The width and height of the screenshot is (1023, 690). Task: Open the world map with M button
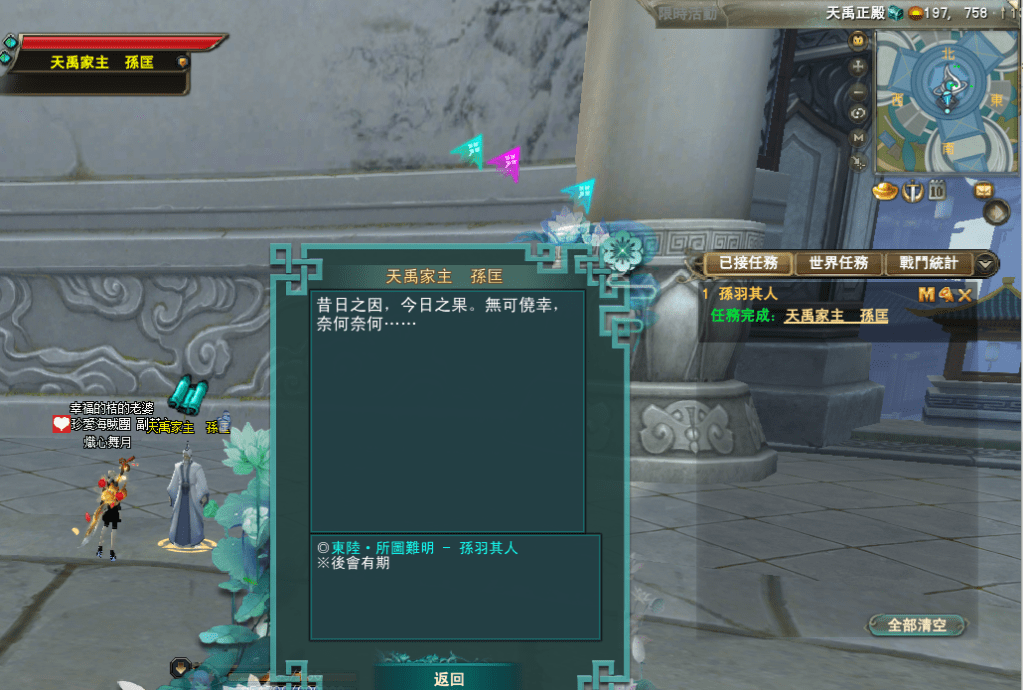click(x=858, y=137)
